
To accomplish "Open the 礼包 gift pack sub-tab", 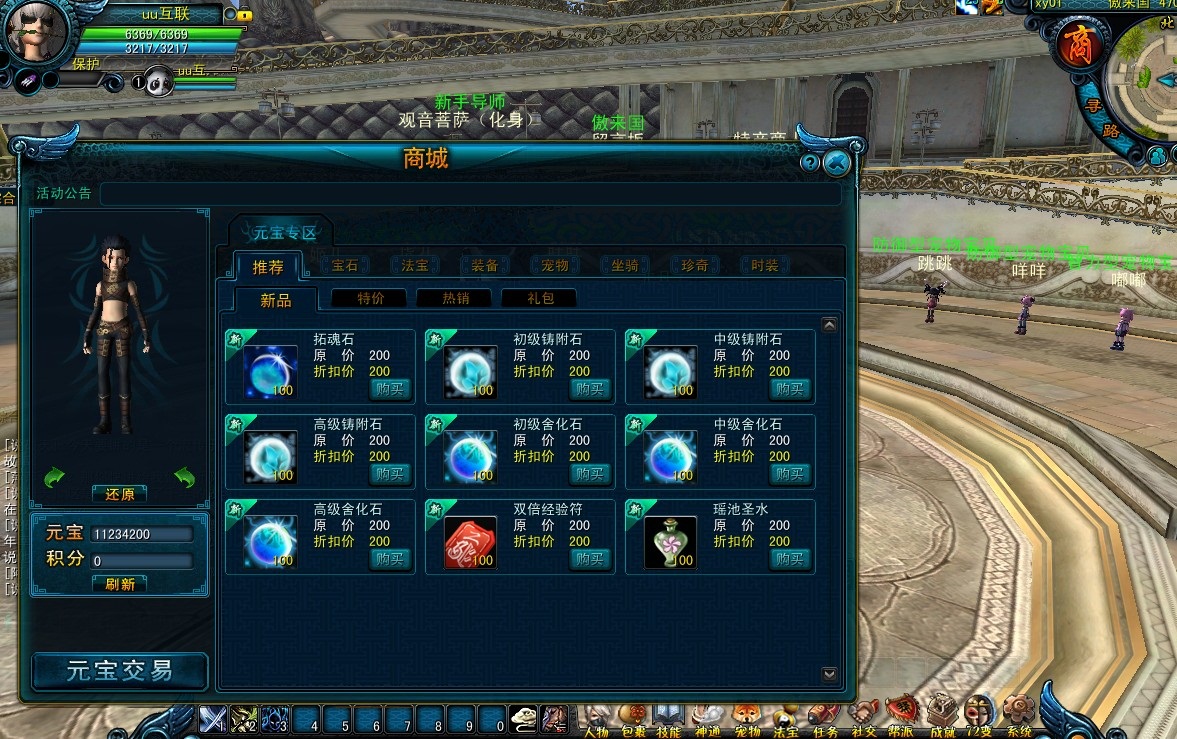I will click(x=538, y=298).
